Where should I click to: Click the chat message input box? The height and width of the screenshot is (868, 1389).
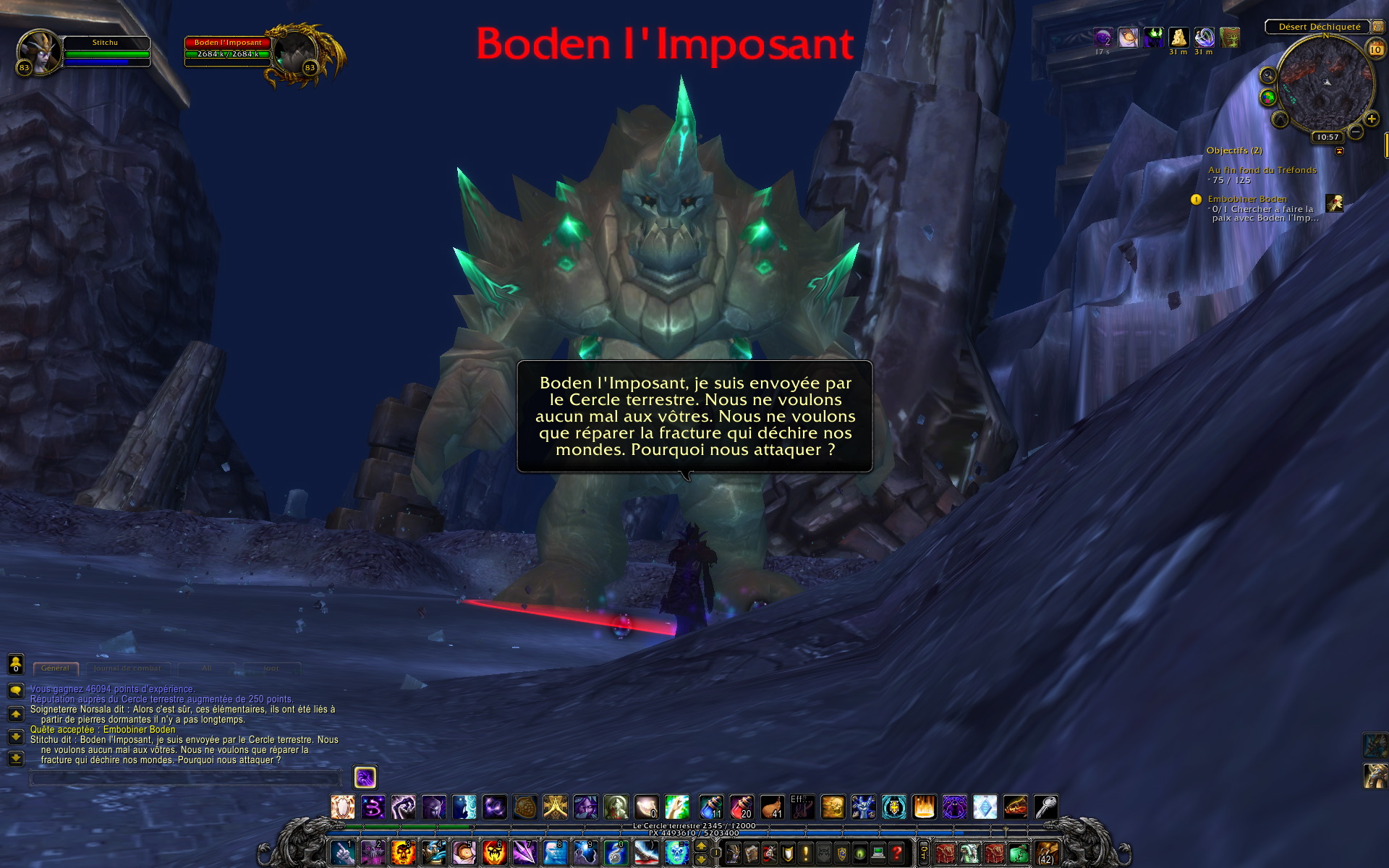coord(184,778)
